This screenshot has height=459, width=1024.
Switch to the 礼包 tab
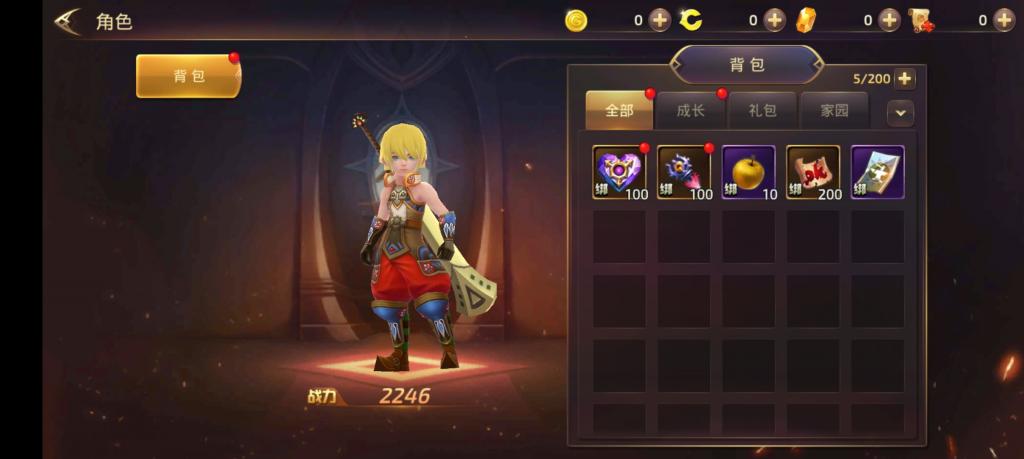[762, 111]
